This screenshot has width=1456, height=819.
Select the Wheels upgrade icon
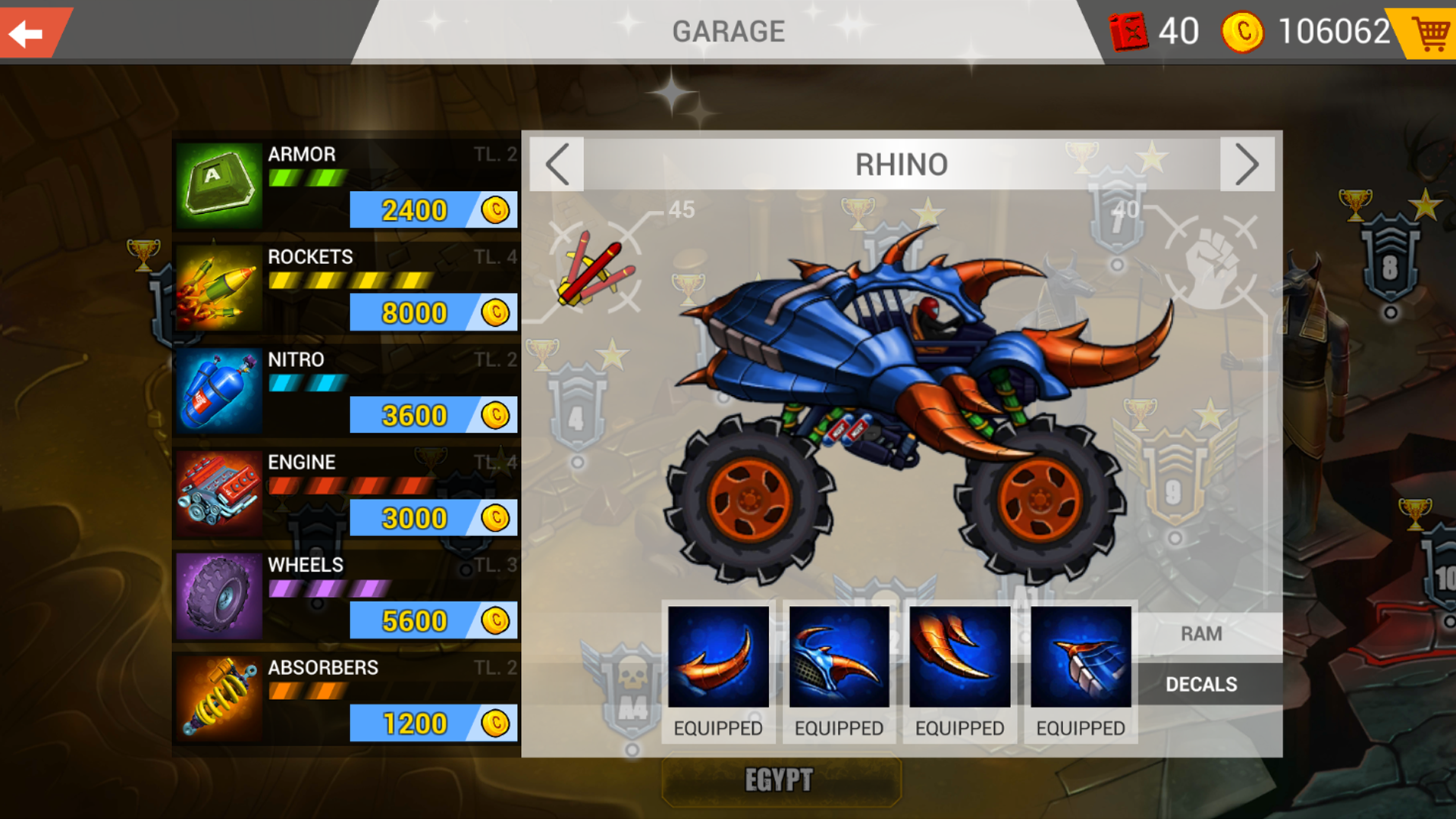pyautogui.click(x=218, y=595)
